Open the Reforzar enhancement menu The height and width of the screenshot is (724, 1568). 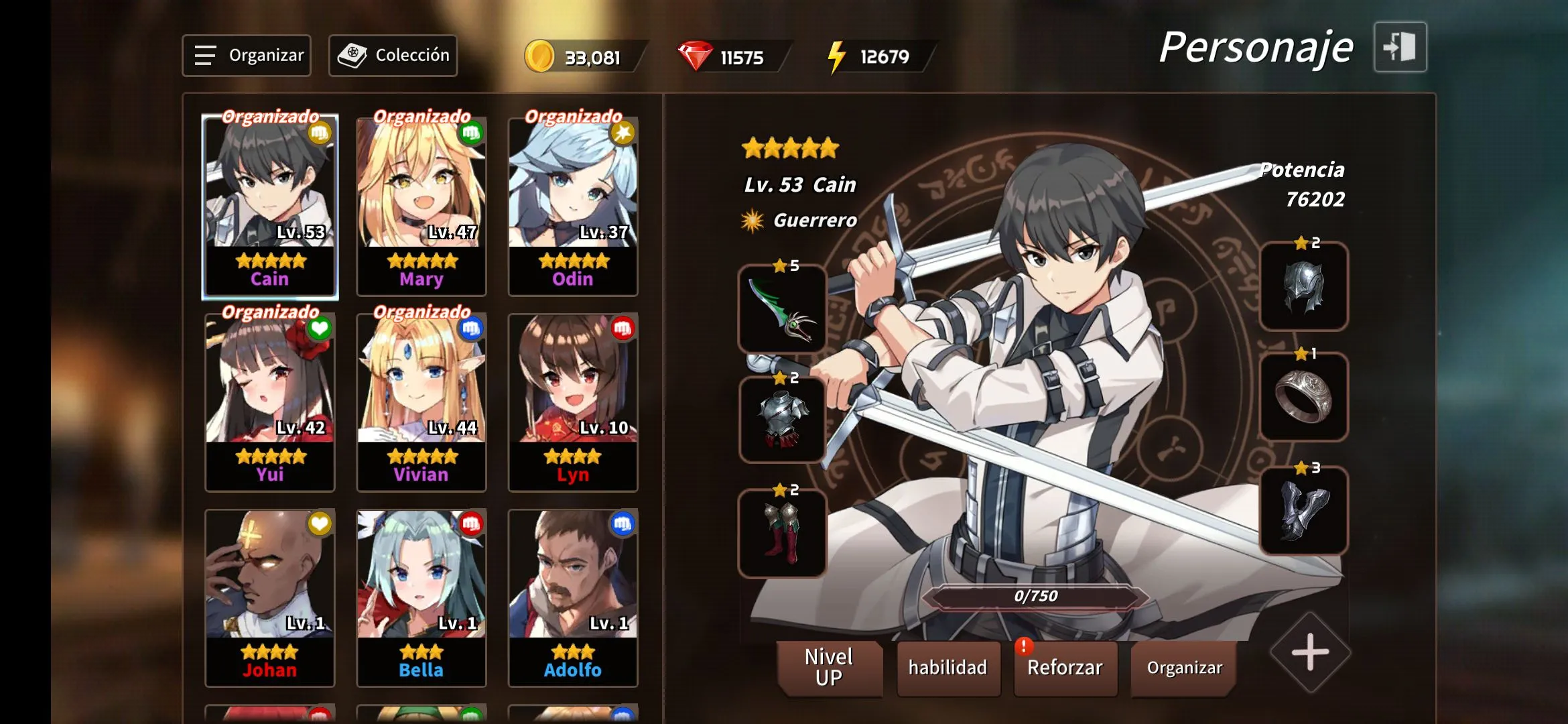pos(1065,668)
